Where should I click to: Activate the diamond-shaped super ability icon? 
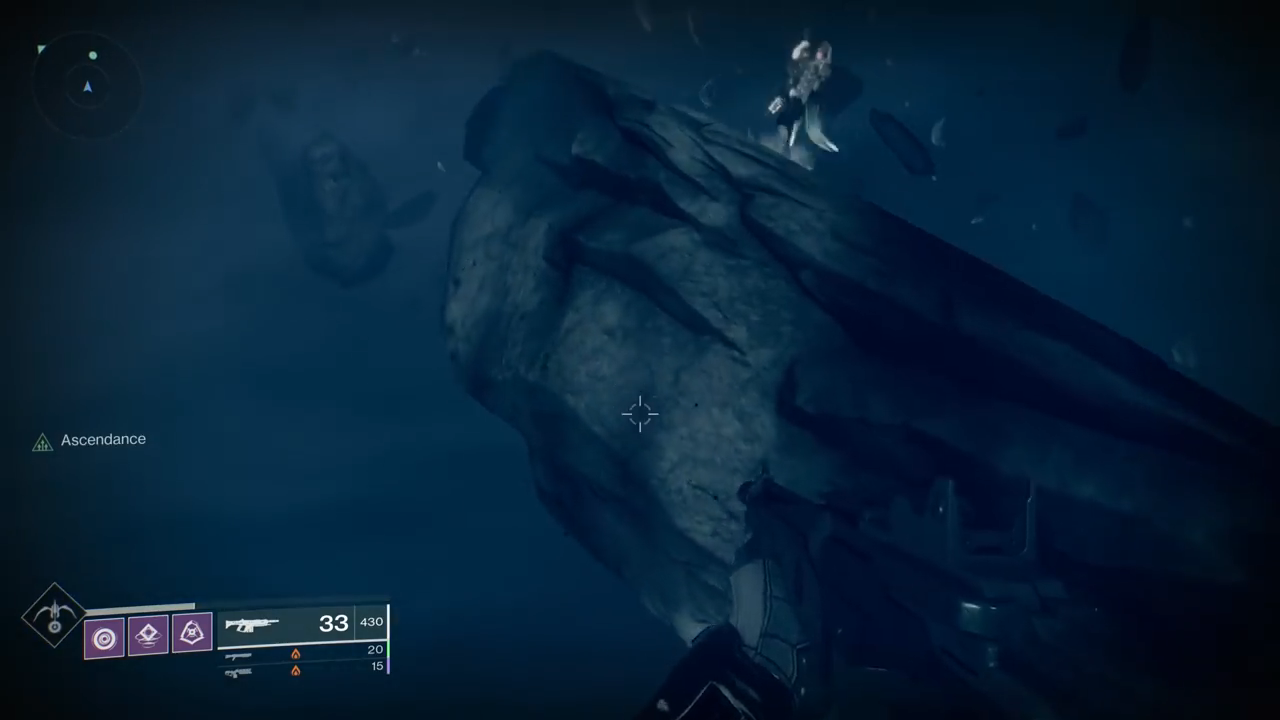tap(54, 615)
